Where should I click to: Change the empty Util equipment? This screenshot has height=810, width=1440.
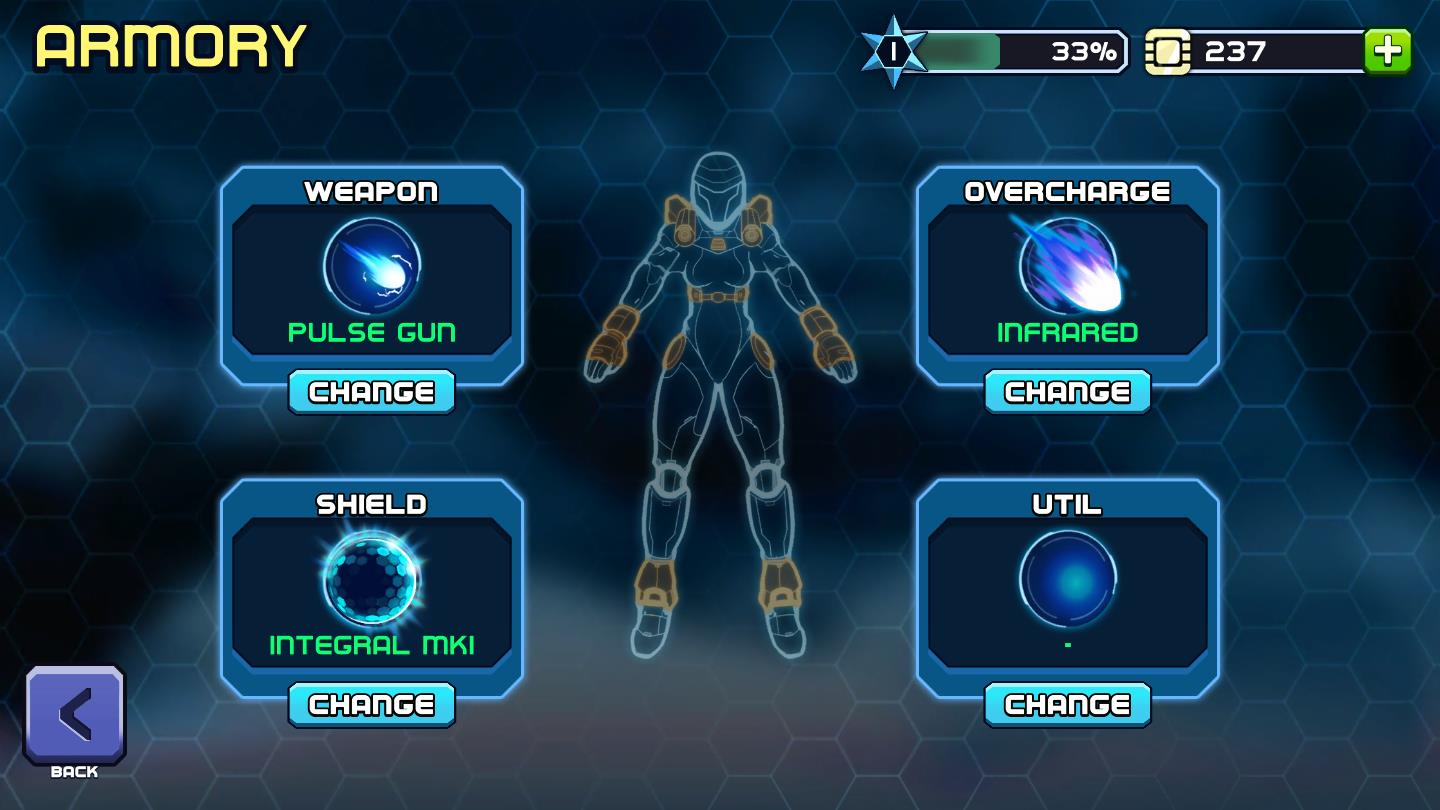(1067, 705)
